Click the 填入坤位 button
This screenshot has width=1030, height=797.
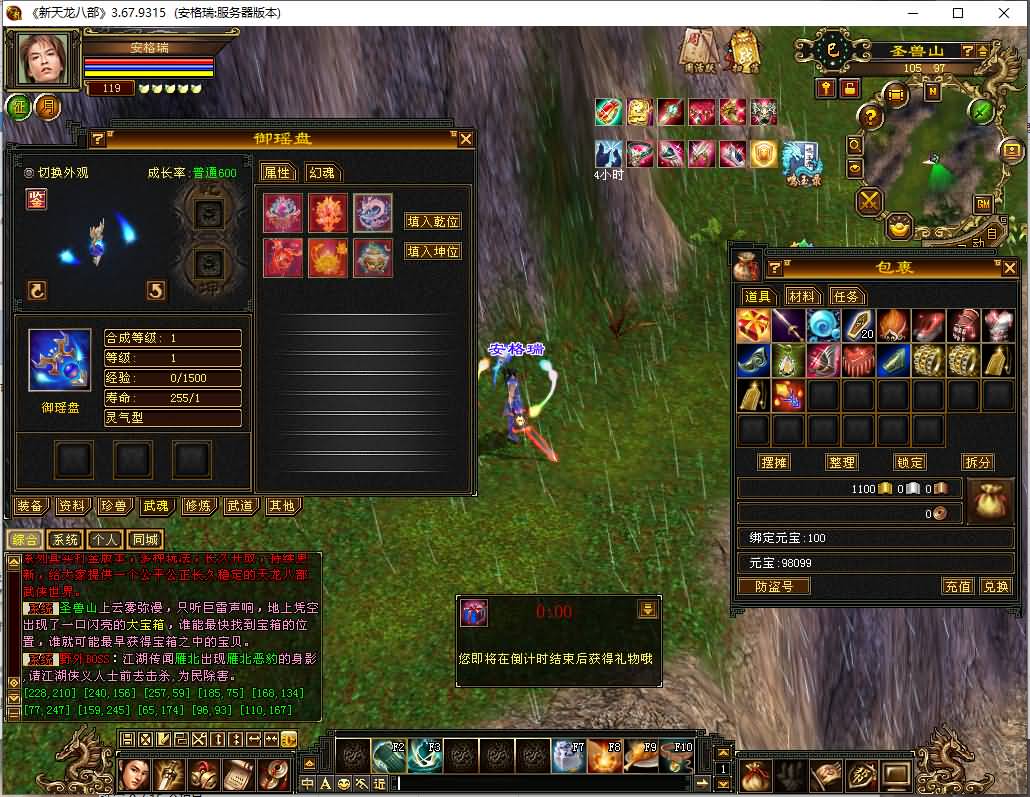(433, 252)
